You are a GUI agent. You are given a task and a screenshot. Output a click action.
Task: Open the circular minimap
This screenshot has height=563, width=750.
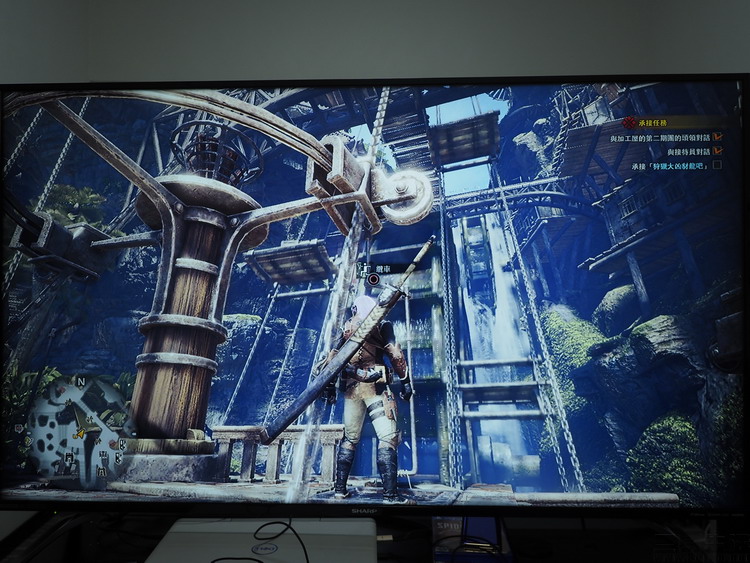(78, 430)
